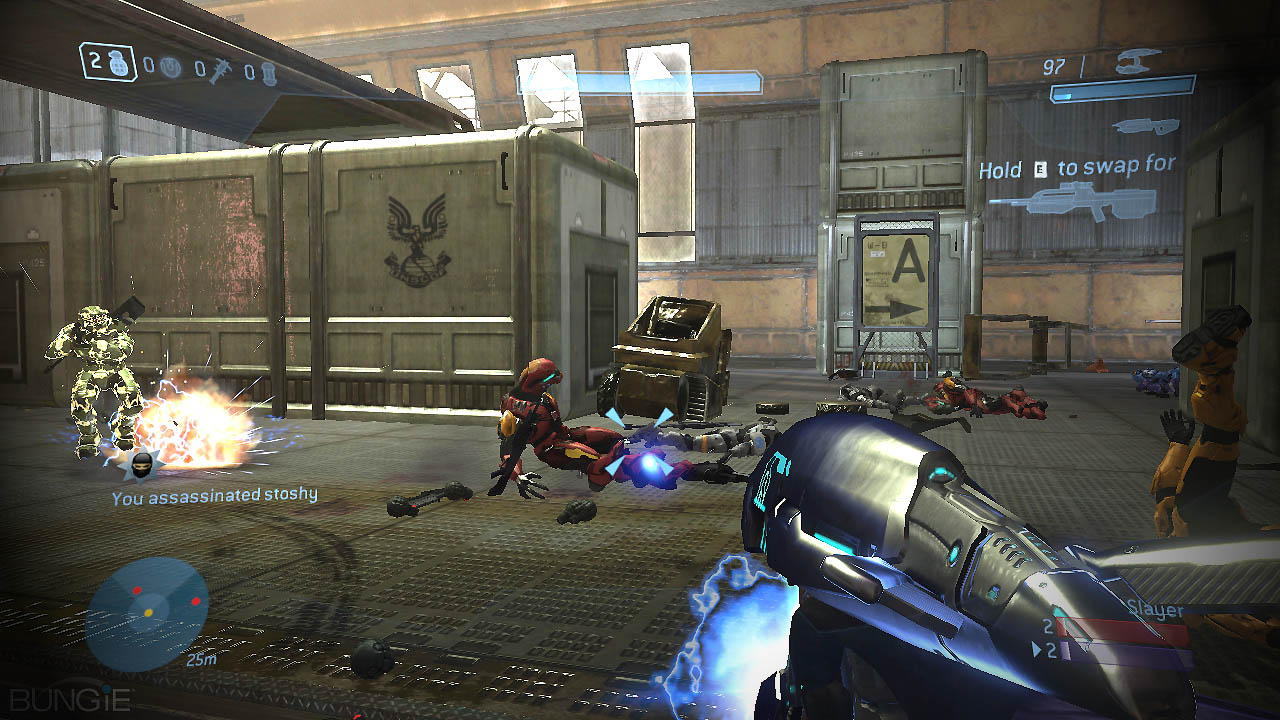1280x720 pixels.
Task: Select the spike grenade icon
Action: pyautogui.click(x=220, y=68)
